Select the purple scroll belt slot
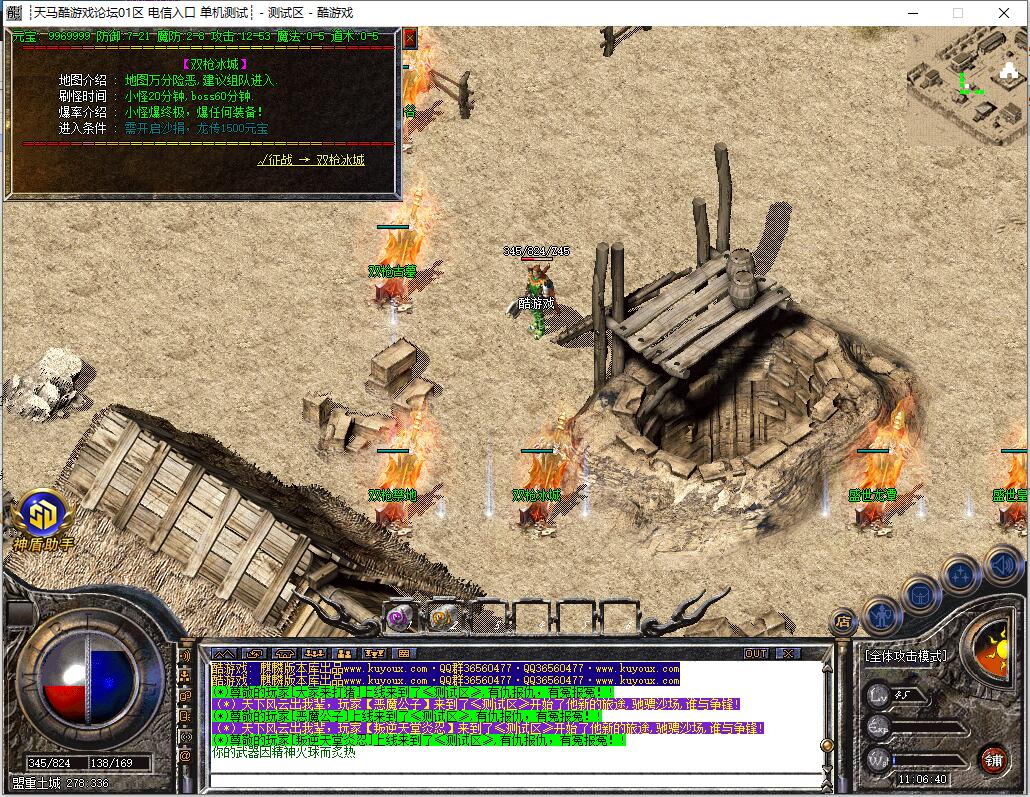Image resolution: width=1030 pixels, height=797 pixels. pos(400,617)
